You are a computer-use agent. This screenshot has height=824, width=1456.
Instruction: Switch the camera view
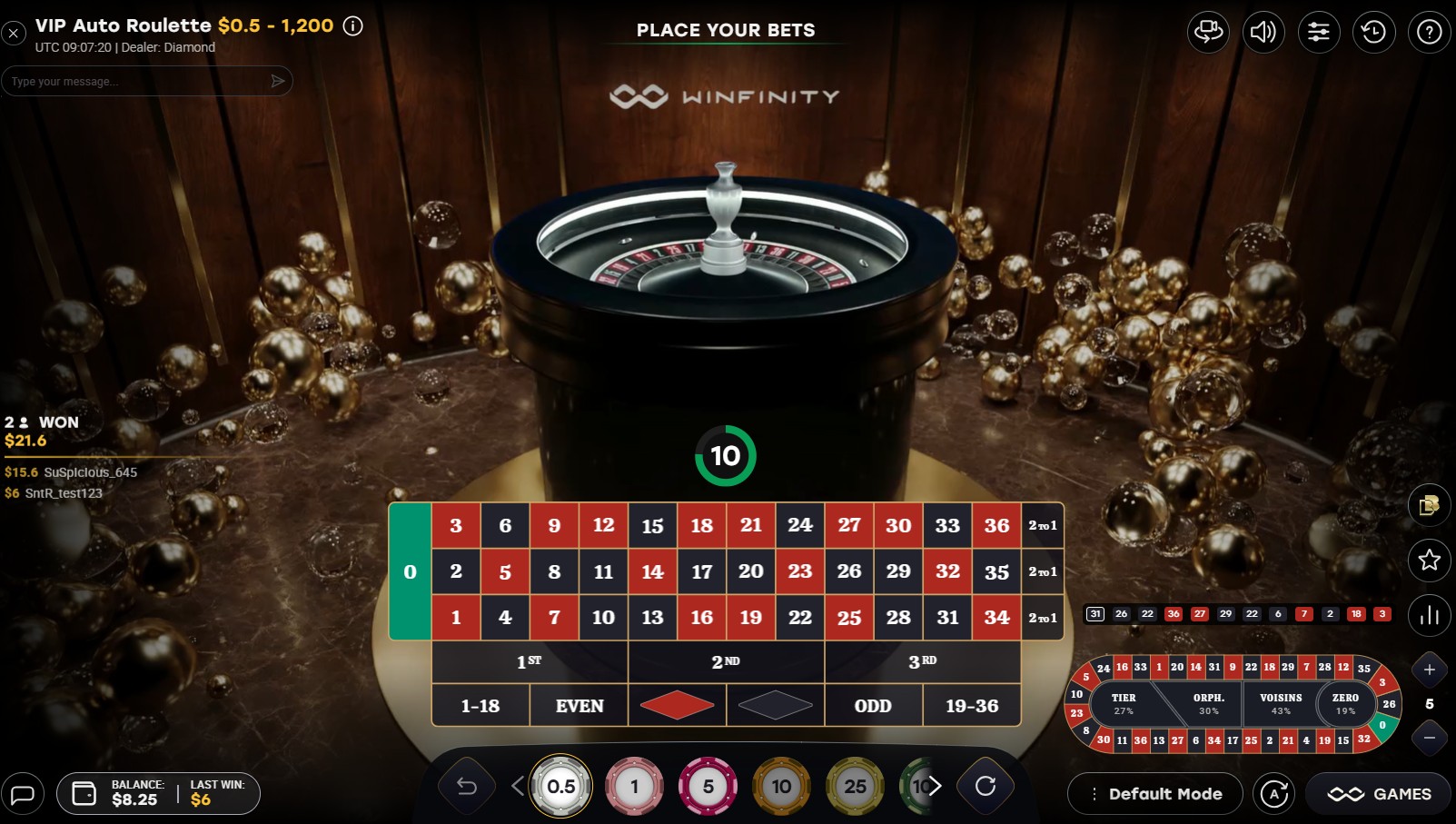pos(1209,32)
